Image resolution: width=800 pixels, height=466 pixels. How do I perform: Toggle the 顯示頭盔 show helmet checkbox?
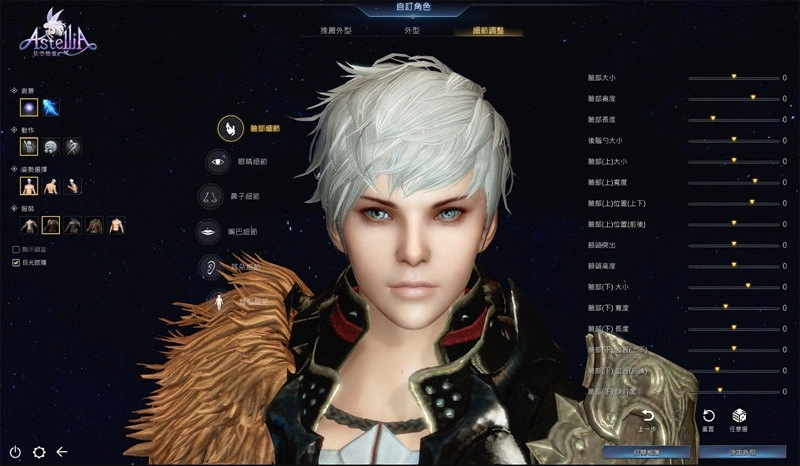tap(16, 249)
